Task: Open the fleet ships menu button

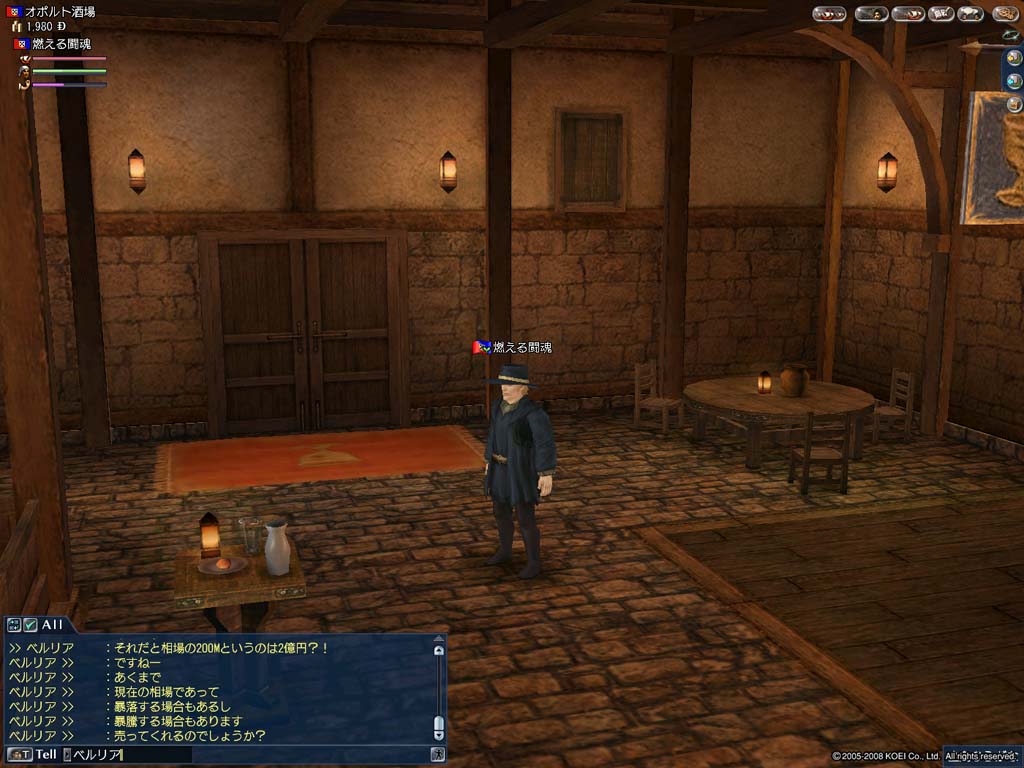Action: (829, 14)
